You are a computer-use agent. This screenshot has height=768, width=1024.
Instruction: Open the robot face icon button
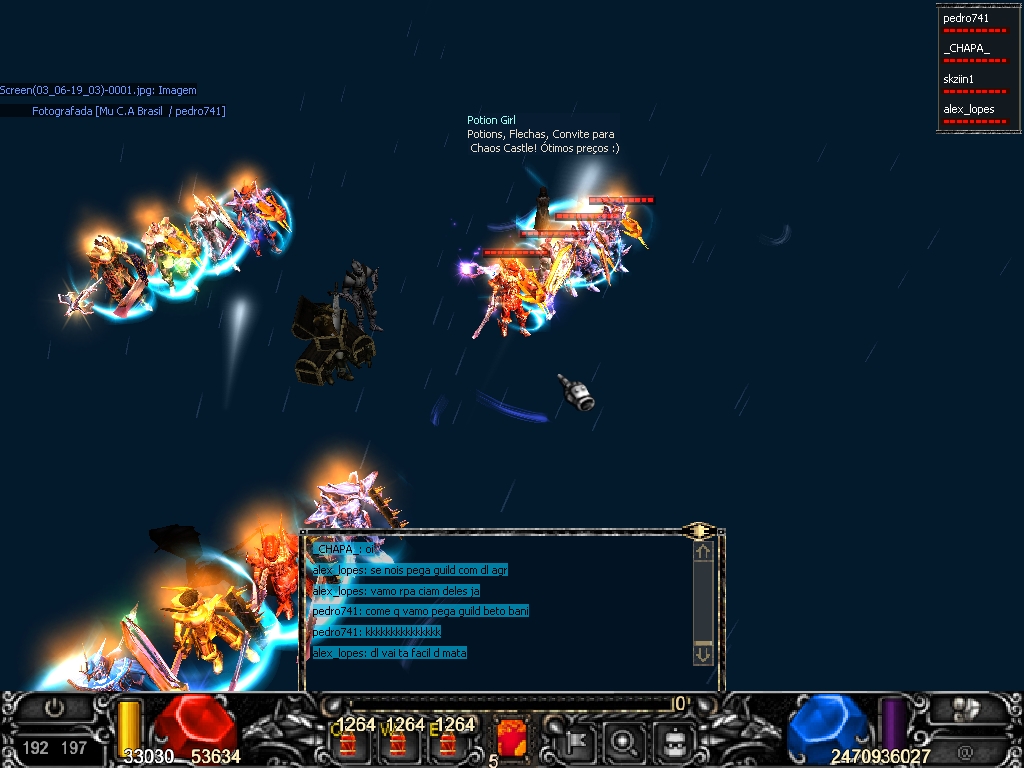[675, 741]
